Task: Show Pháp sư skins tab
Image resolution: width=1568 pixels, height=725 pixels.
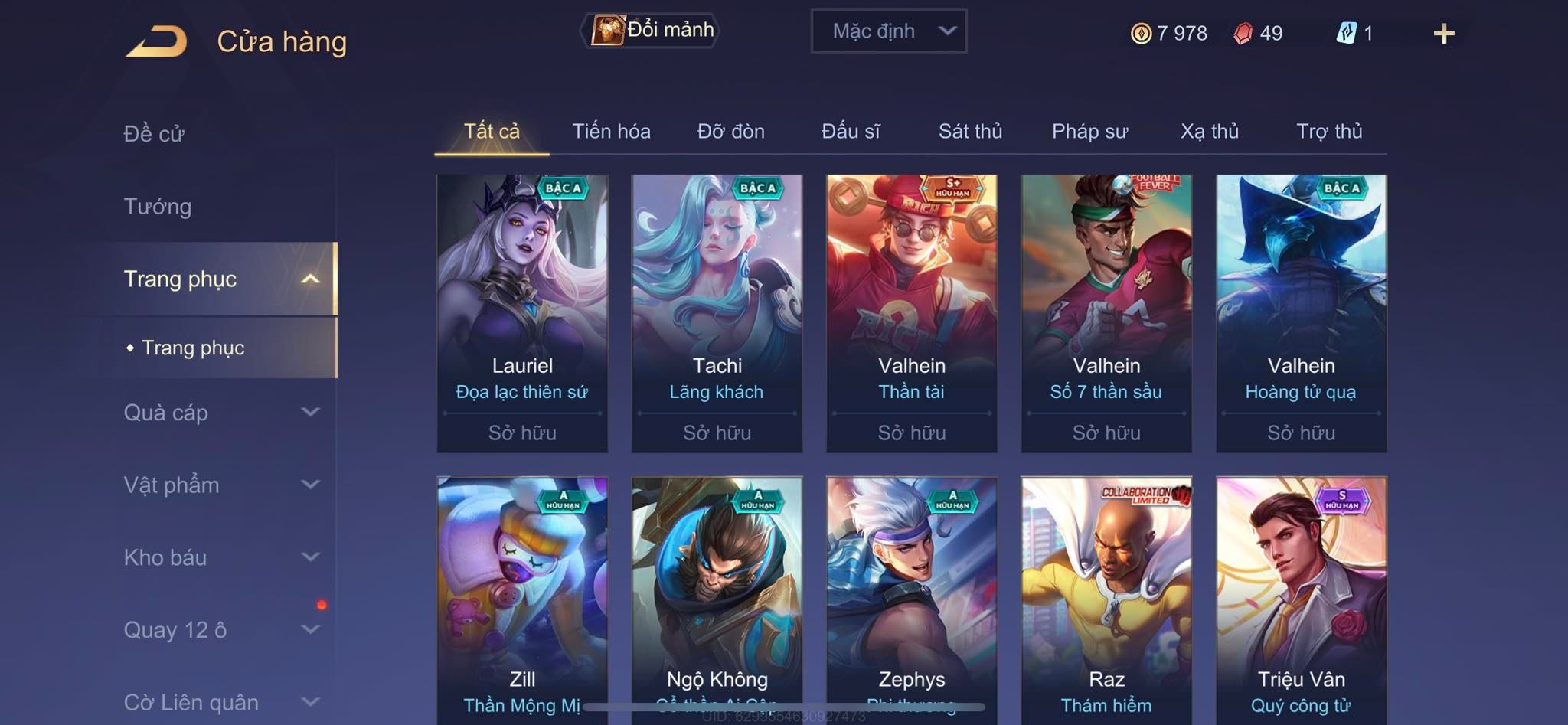Action: [x=1089, y=132]
